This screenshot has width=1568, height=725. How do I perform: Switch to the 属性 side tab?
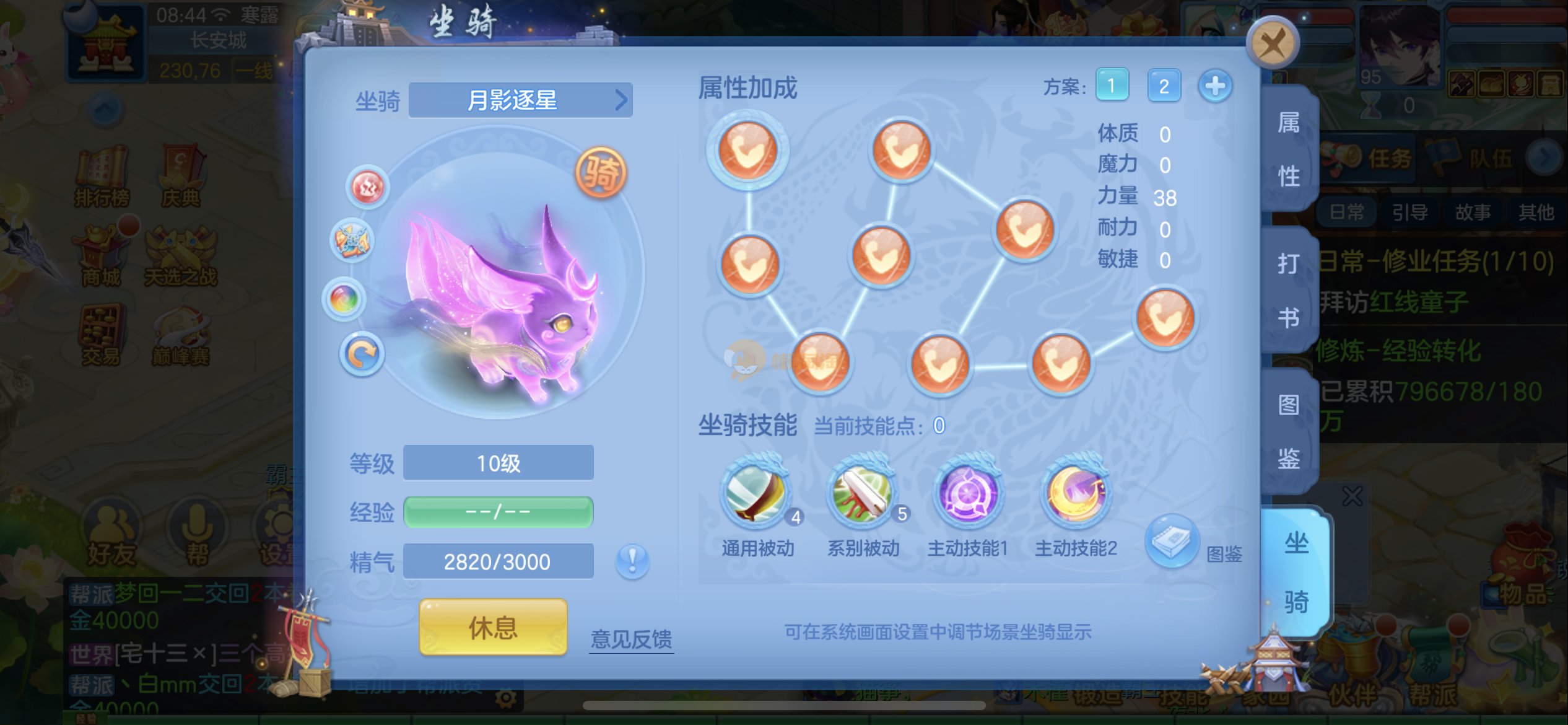(x=1289, y=149)
